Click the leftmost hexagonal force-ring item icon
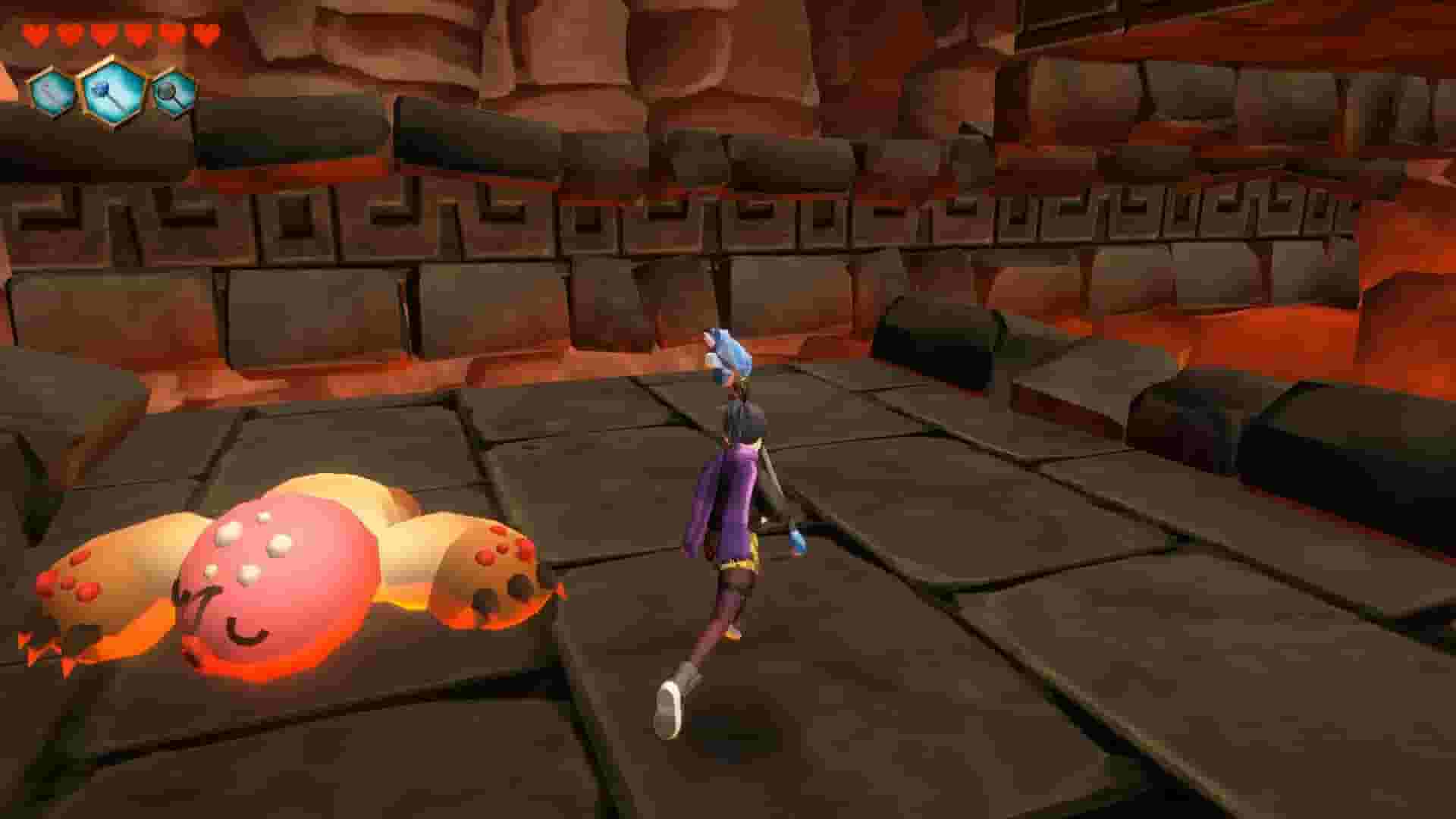Viewport: 1456px width, 819px height. pyautogui.click(x=49, y=91)
